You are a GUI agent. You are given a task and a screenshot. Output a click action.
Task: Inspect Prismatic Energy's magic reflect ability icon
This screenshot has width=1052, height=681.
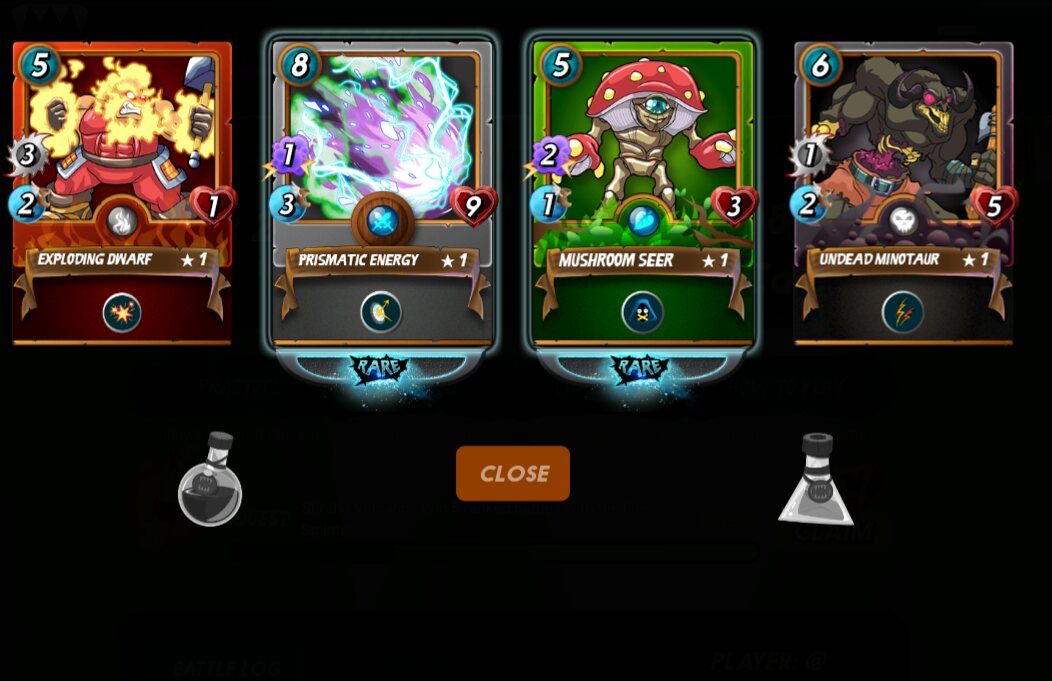pos(381,313)
